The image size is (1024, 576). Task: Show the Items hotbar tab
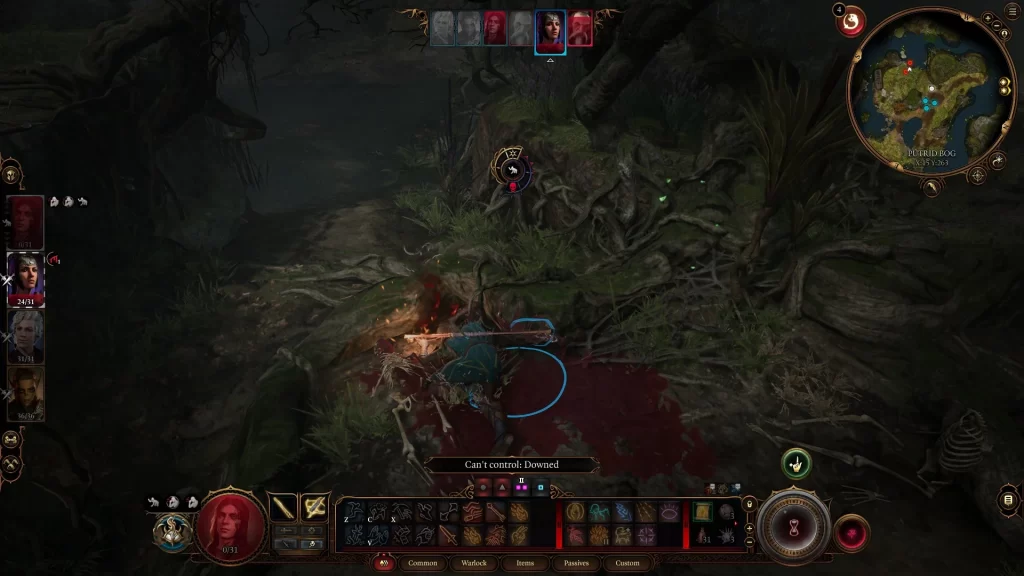click(525, 563)
